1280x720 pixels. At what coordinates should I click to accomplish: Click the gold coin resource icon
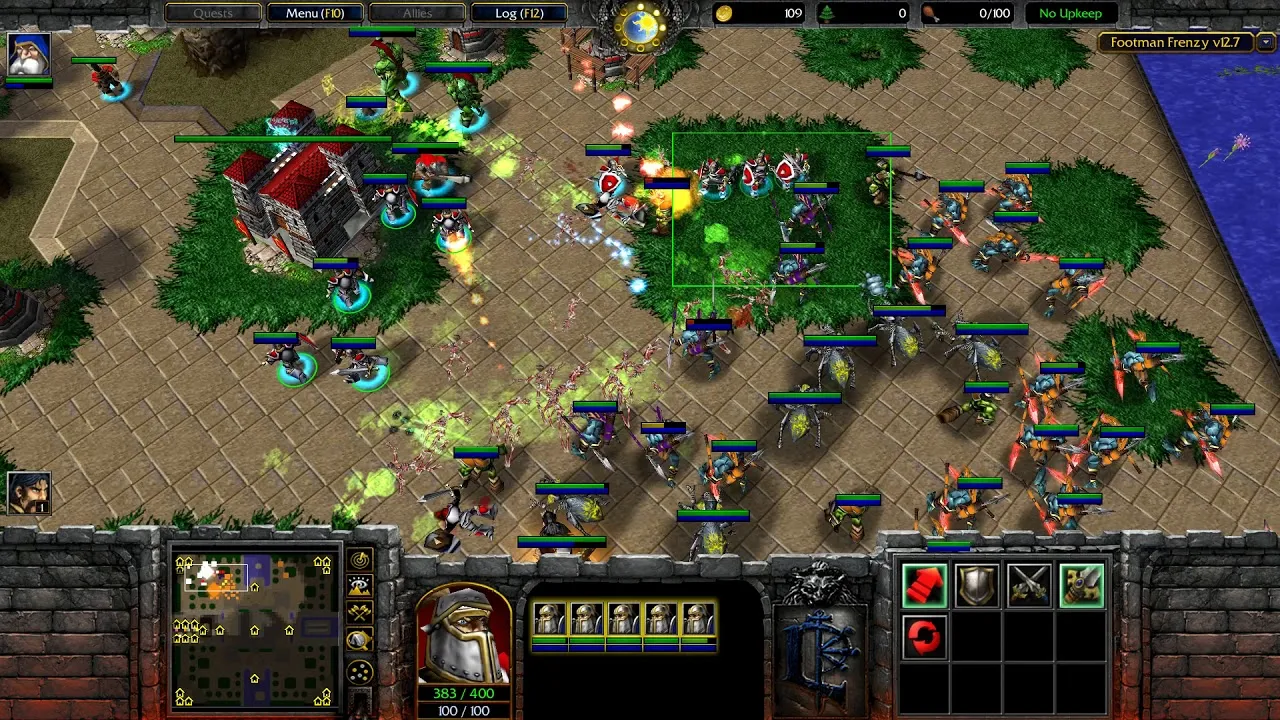point(722,12)
